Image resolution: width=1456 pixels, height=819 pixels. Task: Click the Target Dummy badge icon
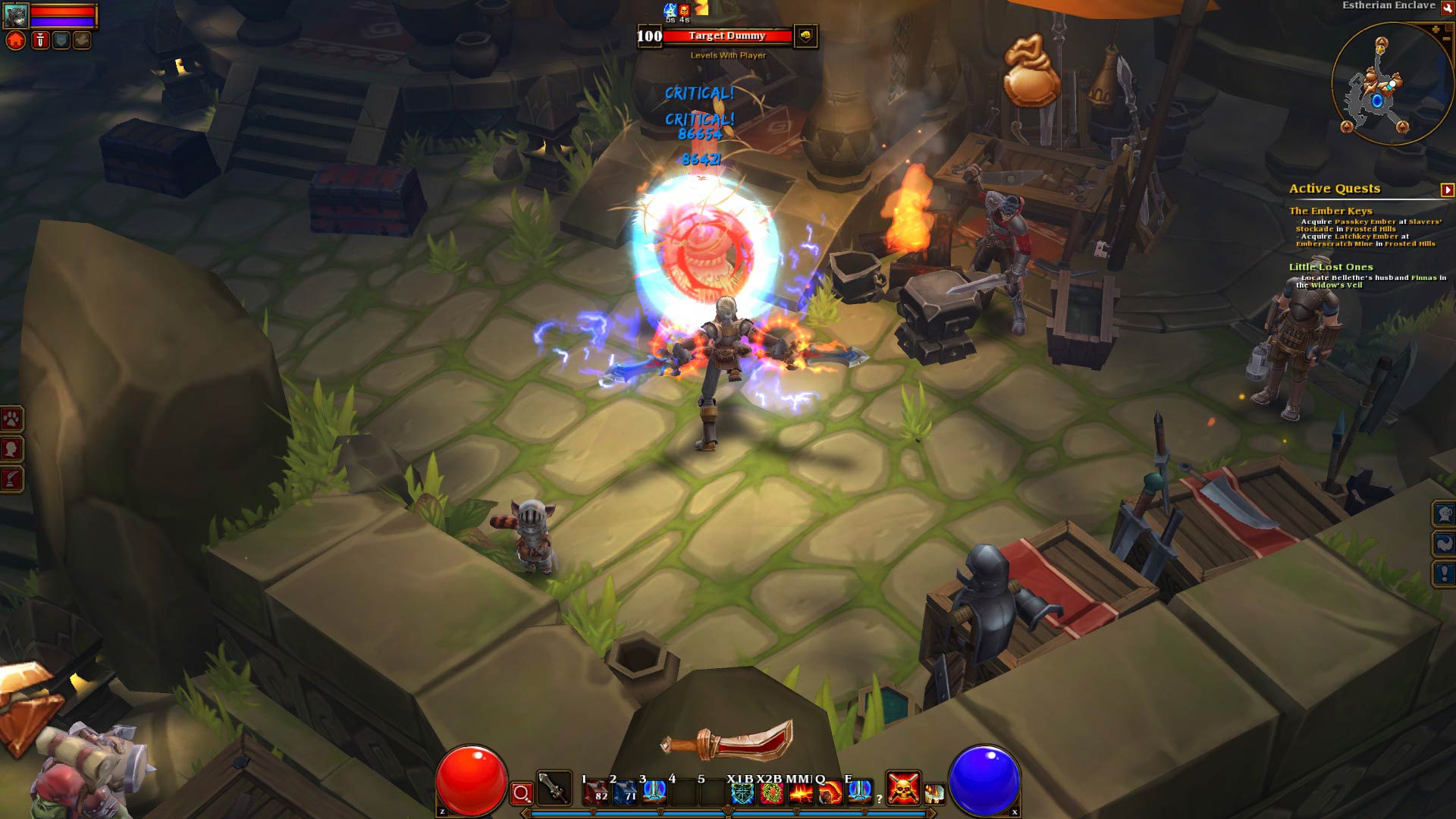tap(805, 36)
